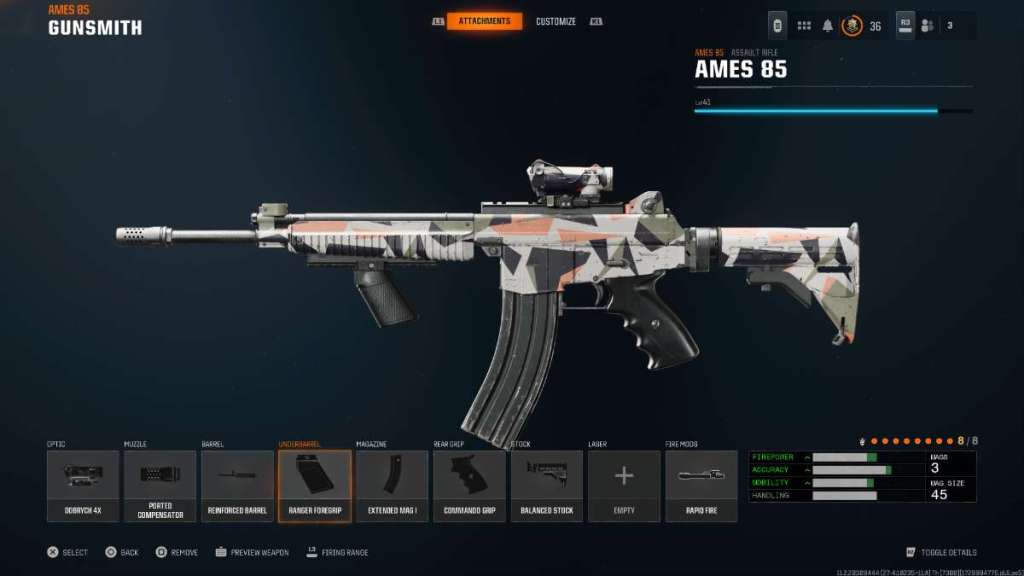The width and height of the screenshot is (1024, 576).
Task: Open the notifications bell
Action: [x=828, y=25]
